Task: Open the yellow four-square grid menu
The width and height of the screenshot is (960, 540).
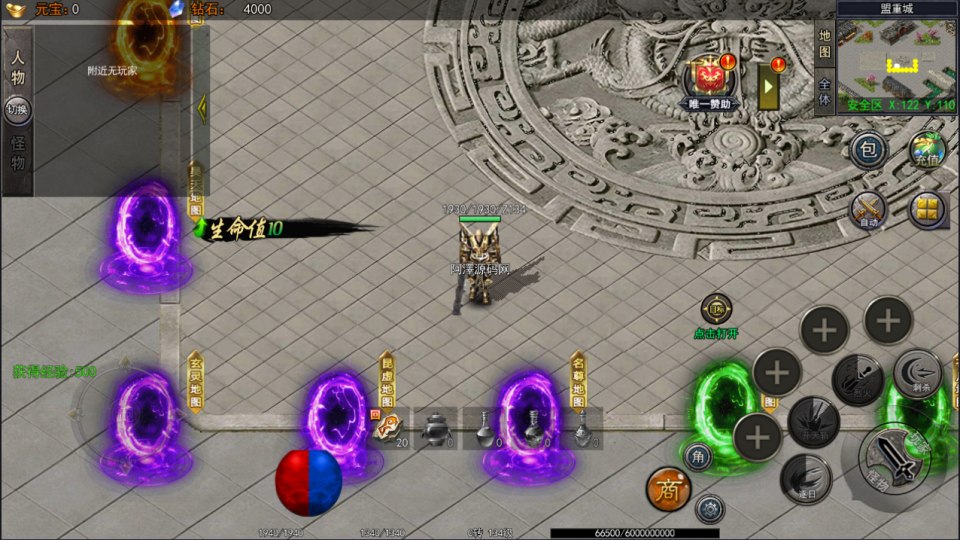Action: (928, 210)
